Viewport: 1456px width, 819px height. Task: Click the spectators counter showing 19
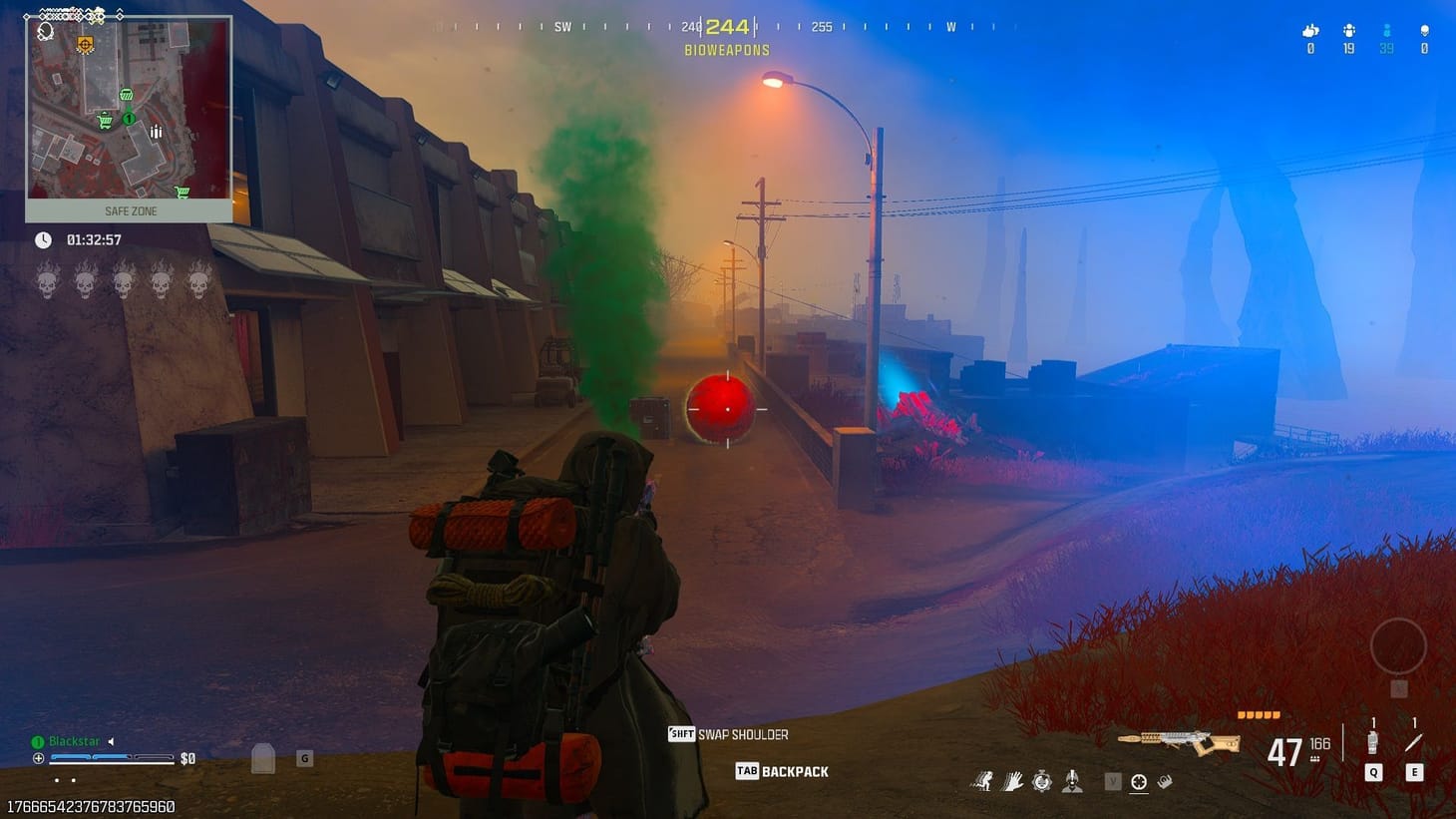click(1348, 35)
